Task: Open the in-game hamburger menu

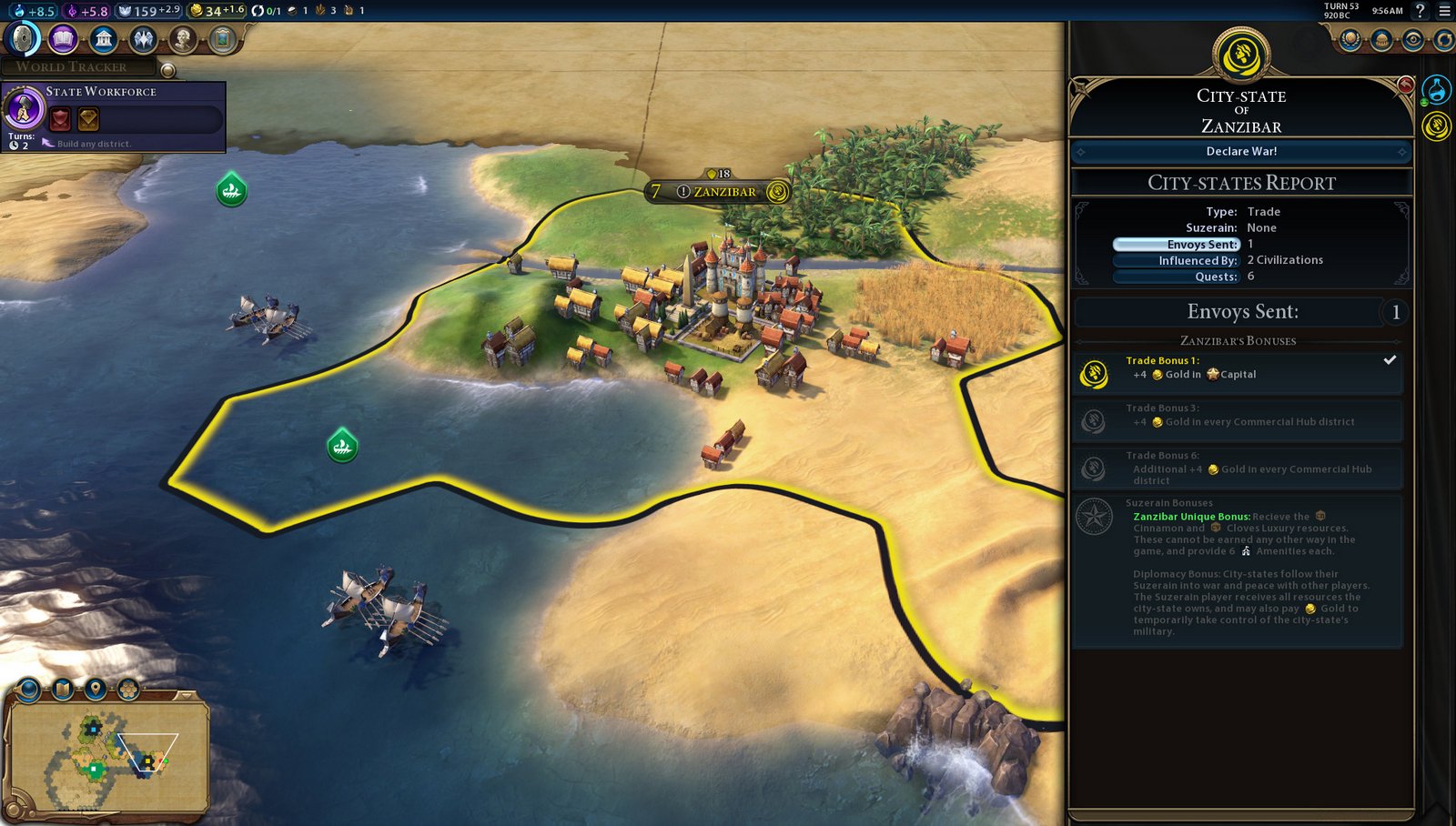Action: 1445,12
